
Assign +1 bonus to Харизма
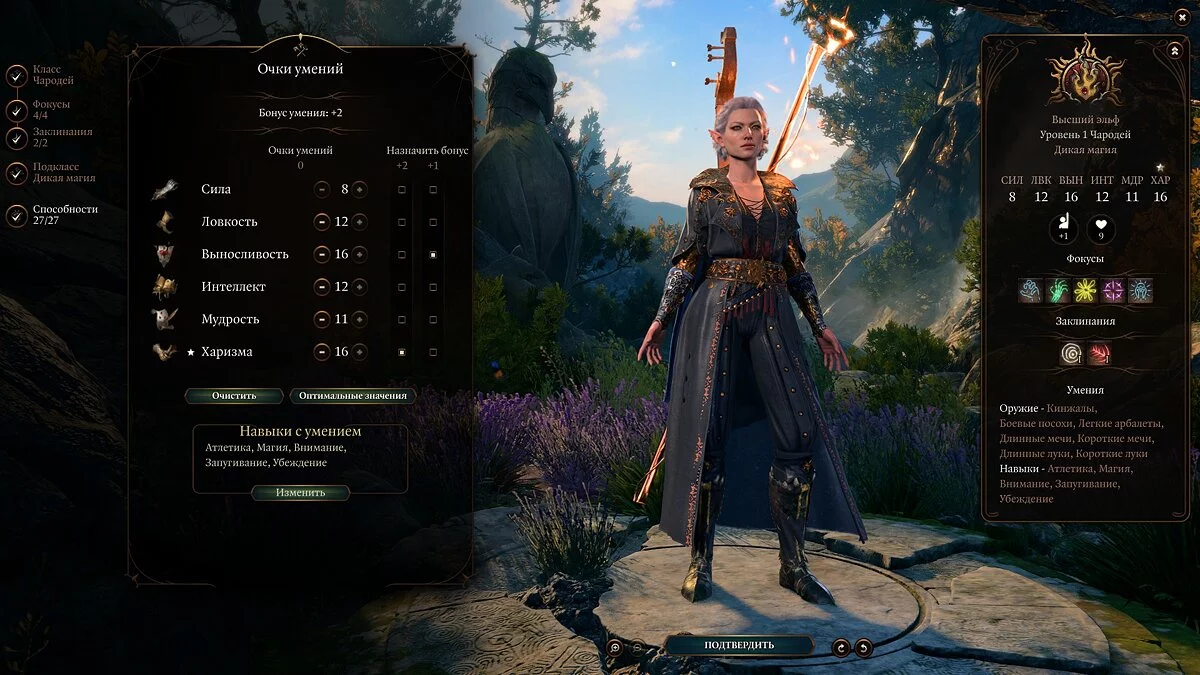(x=433, y=352)
